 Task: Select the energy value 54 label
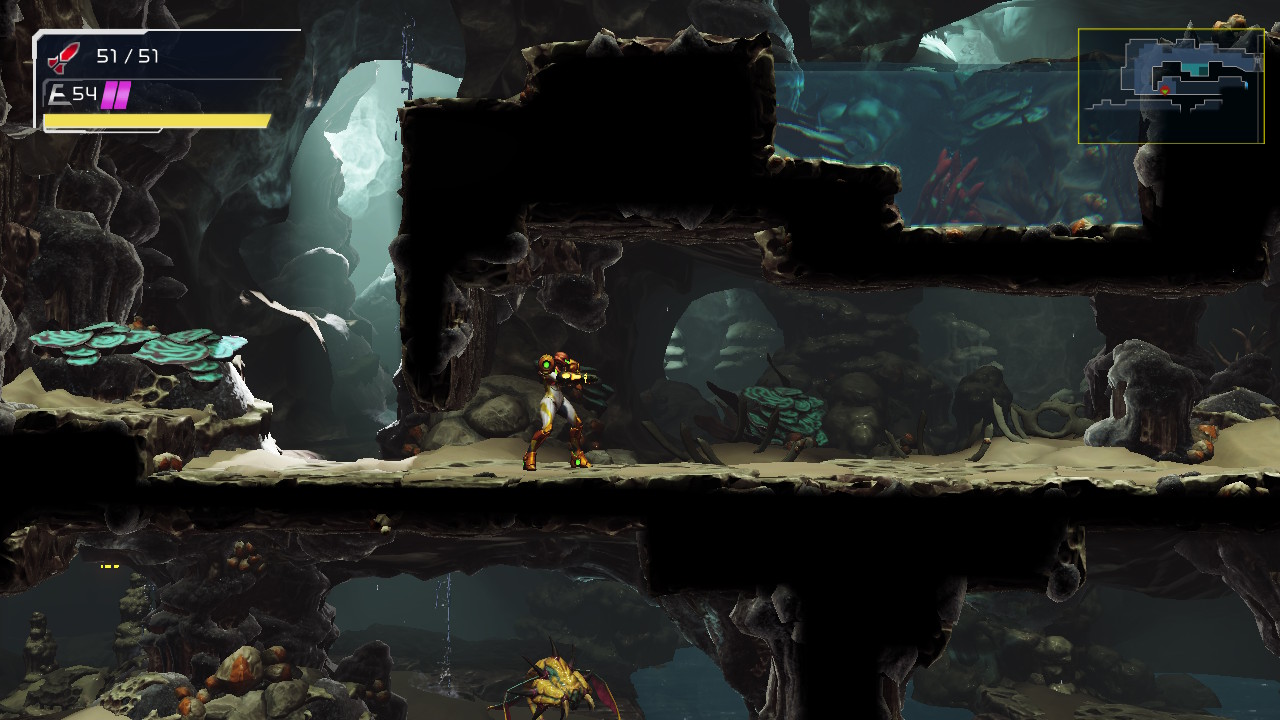pos(85,95)
